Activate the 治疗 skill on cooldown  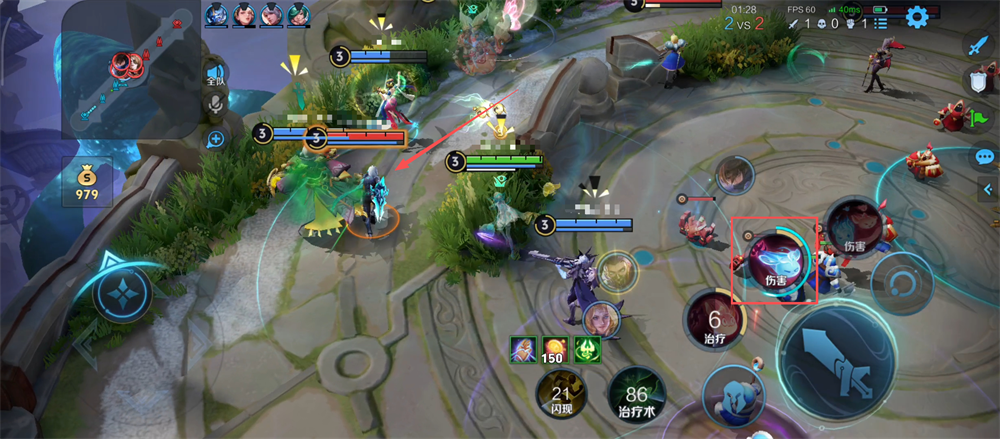pyautogui.click(x=714, y=324)
